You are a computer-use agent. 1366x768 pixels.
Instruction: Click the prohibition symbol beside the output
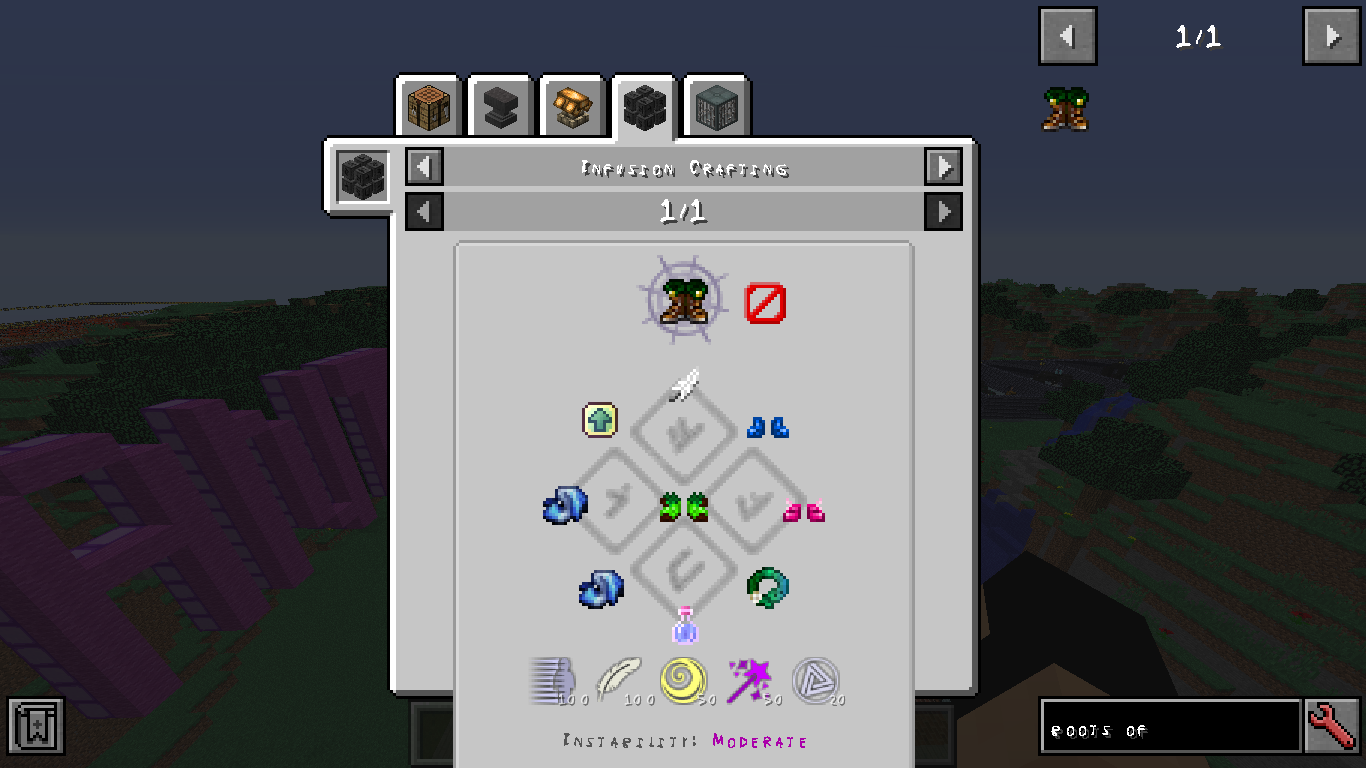click(766, 304)
